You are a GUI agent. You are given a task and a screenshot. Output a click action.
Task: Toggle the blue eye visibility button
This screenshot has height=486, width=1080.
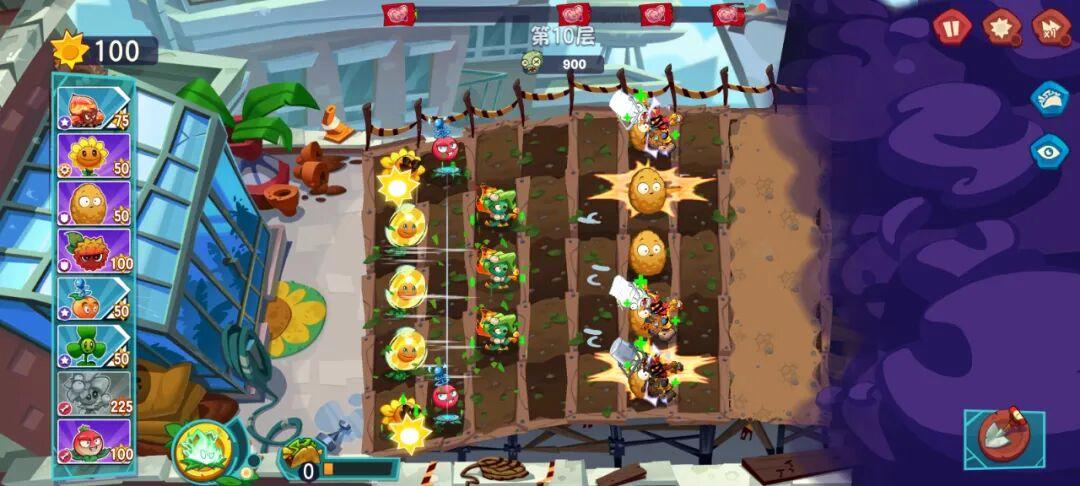point(1050,150)
